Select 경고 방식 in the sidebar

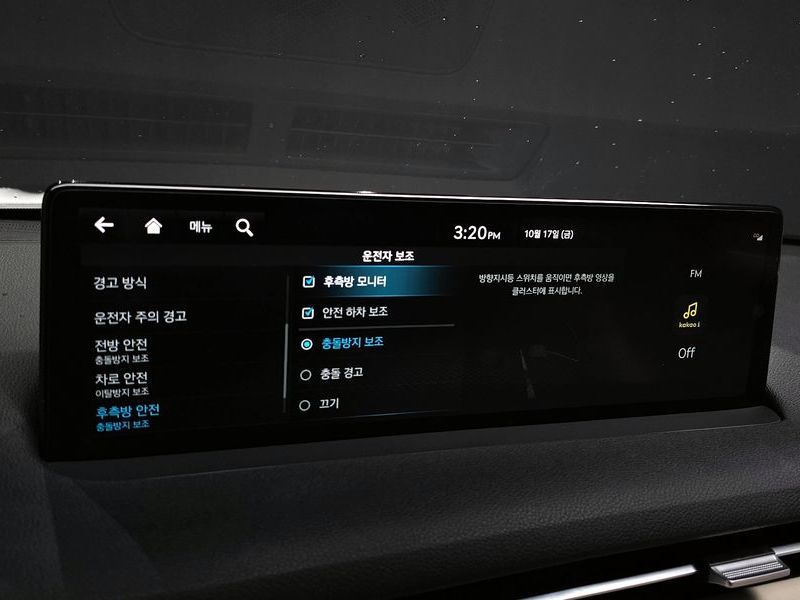(x=120, y=284)
